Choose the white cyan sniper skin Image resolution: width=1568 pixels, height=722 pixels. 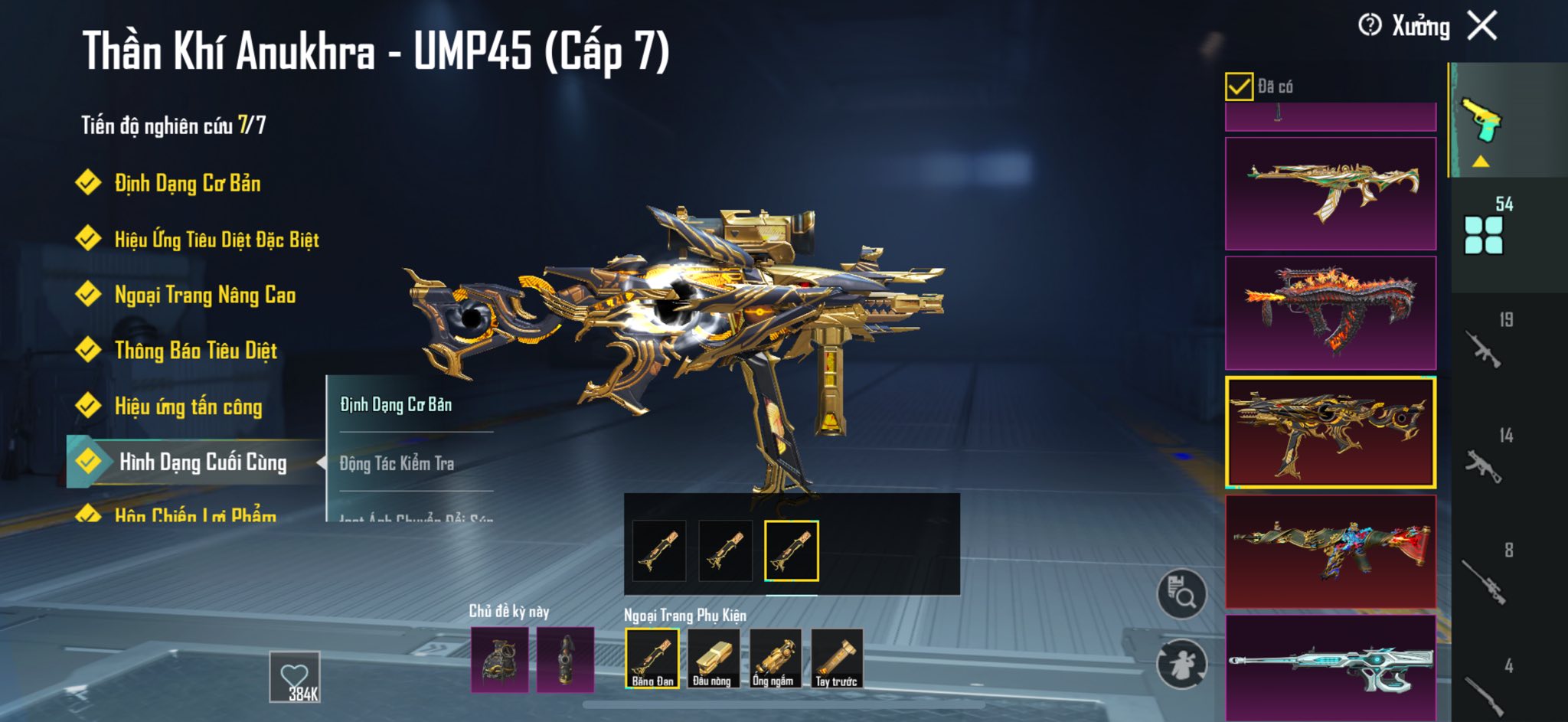pos(1331,666)
